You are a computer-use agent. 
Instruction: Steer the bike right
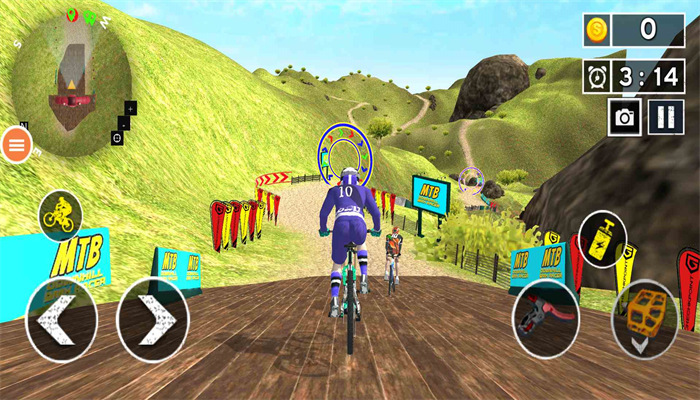pyautogui.click(x=153, y=319)
